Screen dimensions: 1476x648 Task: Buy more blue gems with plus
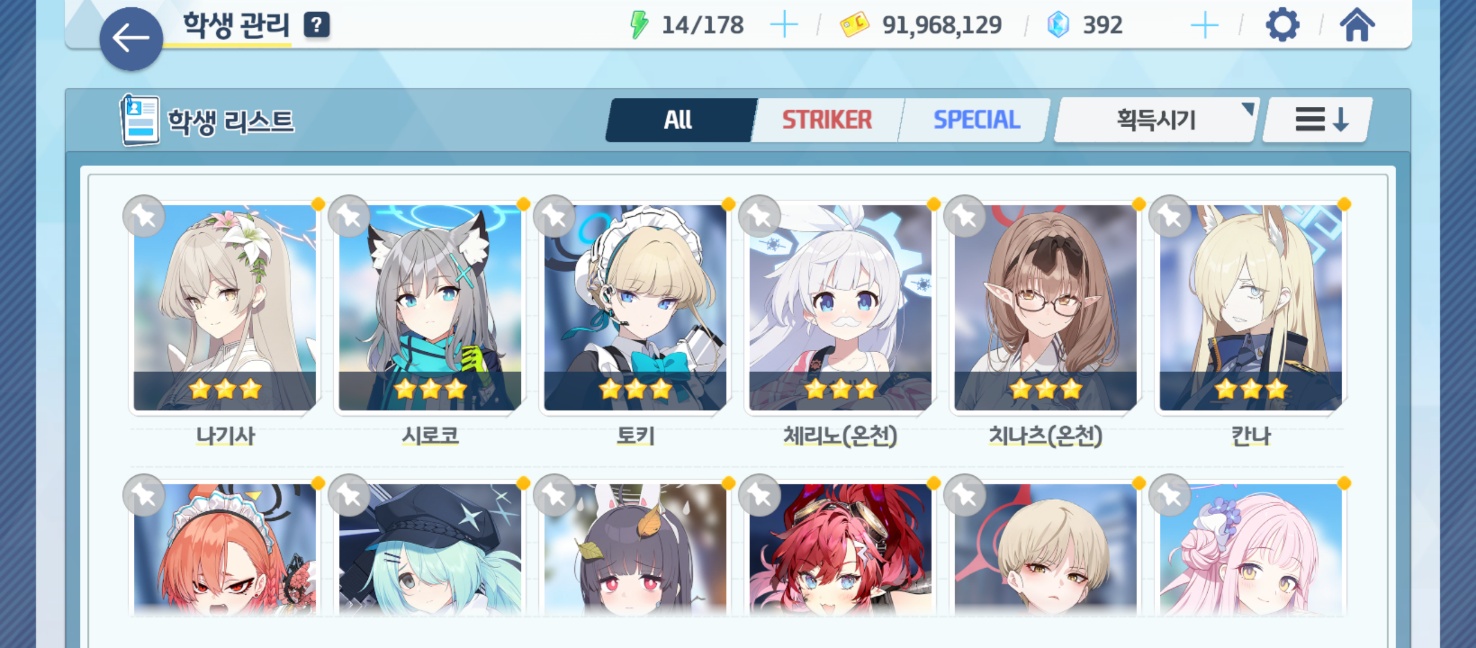click(1205, 25)
